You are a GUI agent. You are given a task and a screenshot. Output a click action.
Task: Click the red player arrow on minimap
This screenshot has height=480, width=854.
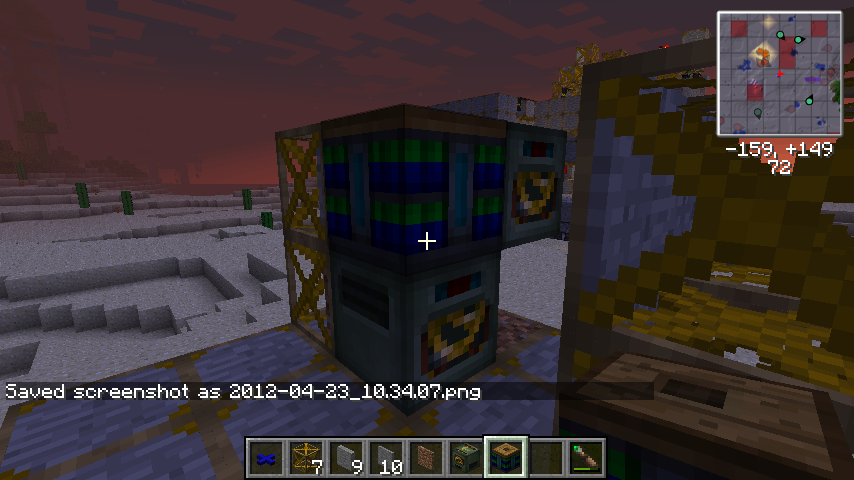click(780, 74)
